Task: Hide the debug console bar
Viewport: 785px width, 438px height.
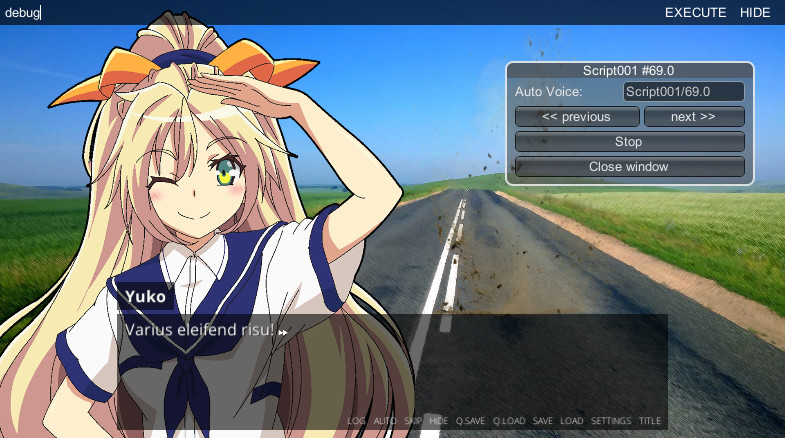Action: click(x=755, y=13)
